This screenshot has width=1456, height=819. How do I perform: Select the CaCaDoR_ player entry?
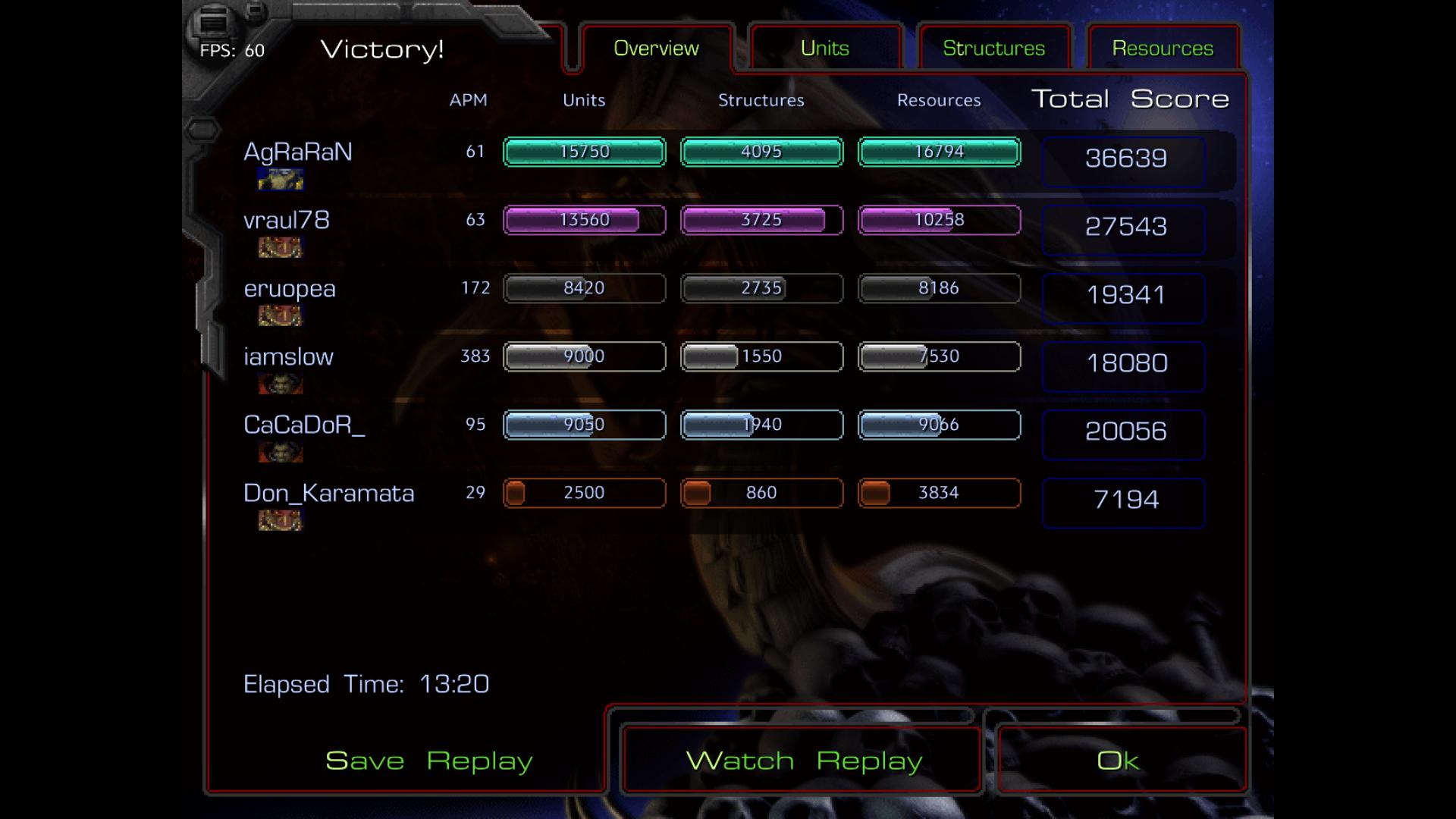[x=303, y=425]
